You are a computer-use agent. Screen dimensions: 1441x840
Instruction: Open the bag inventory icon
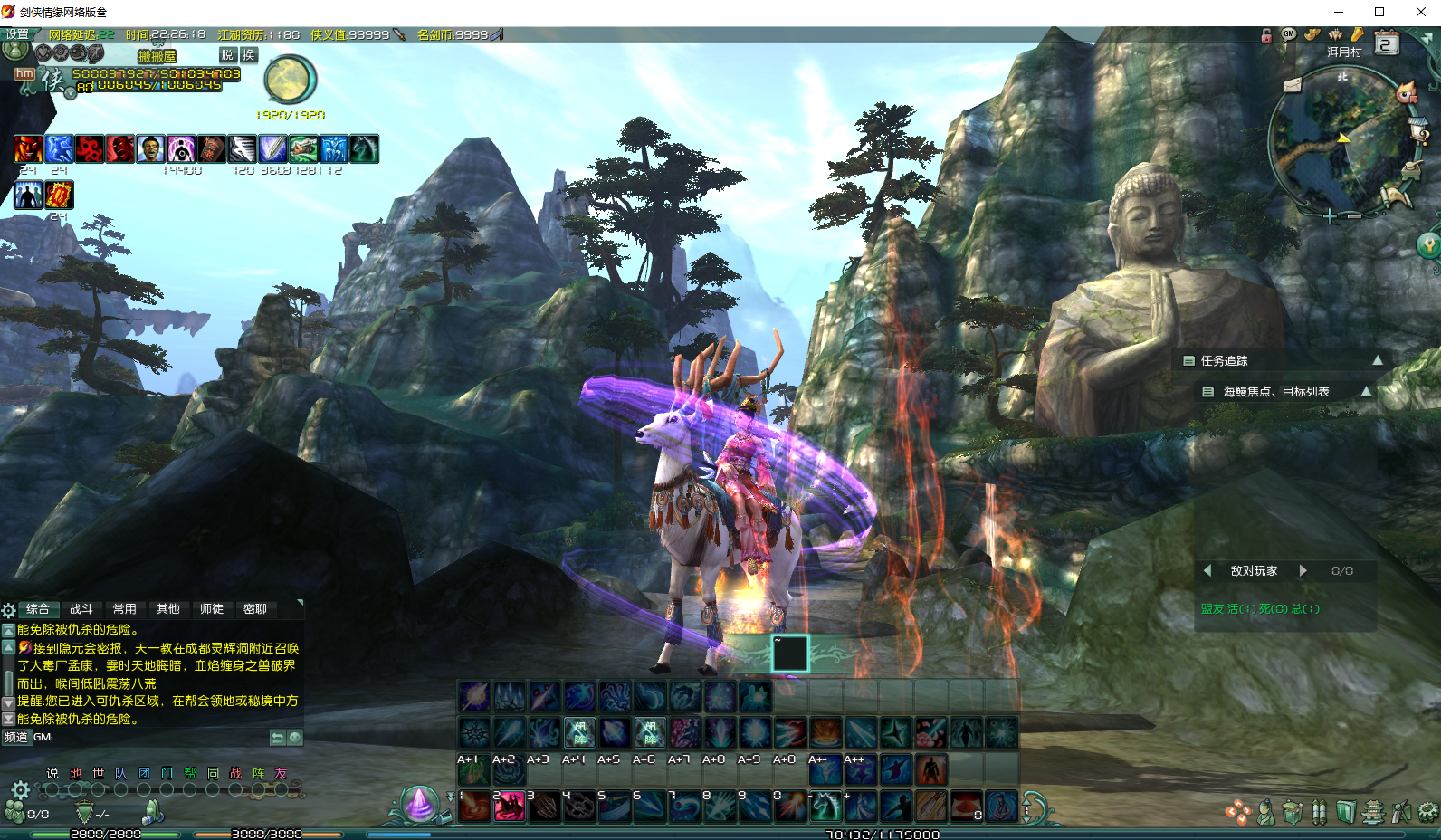pos(1293,813)
